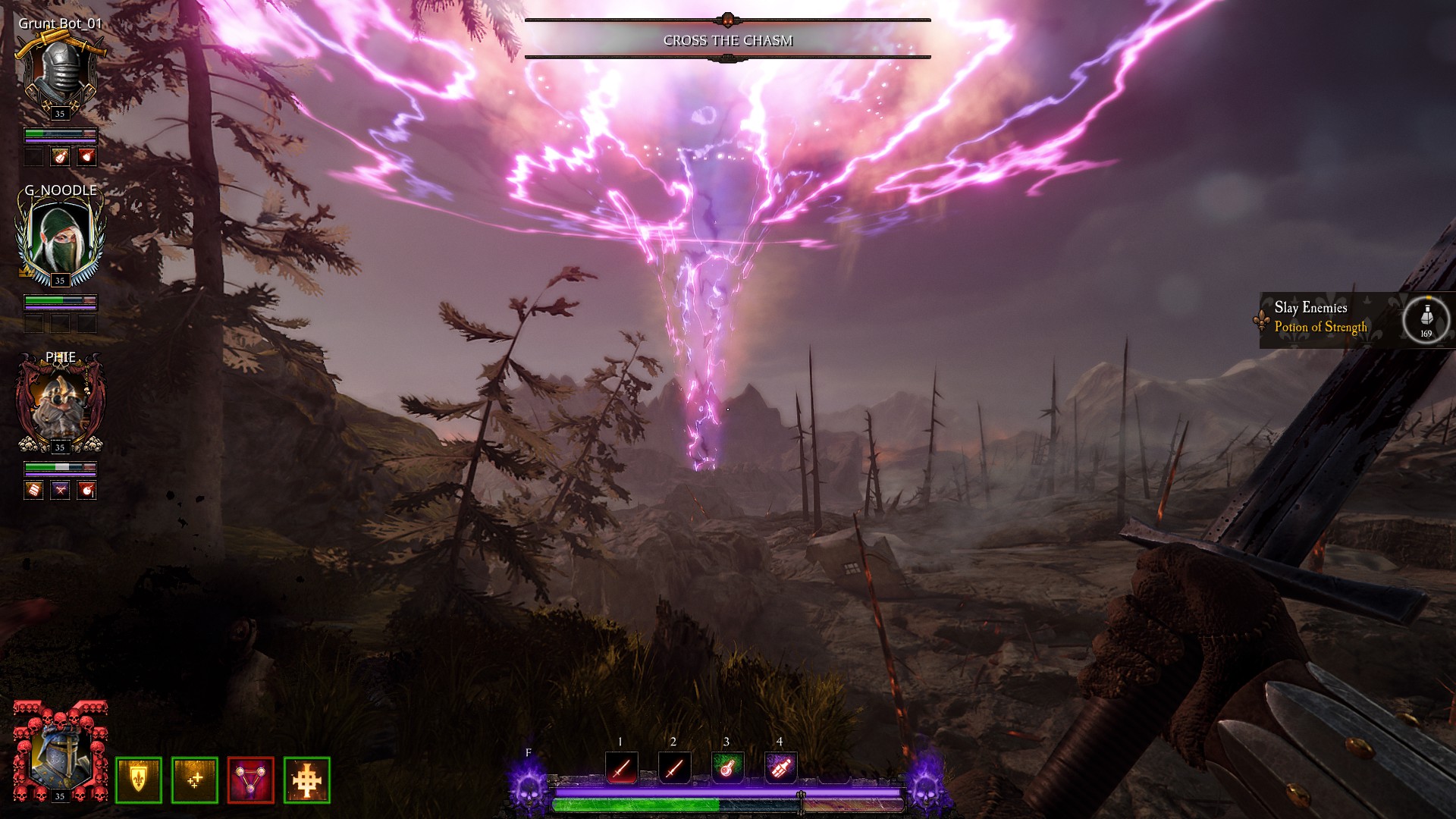The image size is (1456, 819).
Task: Click PHIE's bomb item icon
Action: [88, 490]
